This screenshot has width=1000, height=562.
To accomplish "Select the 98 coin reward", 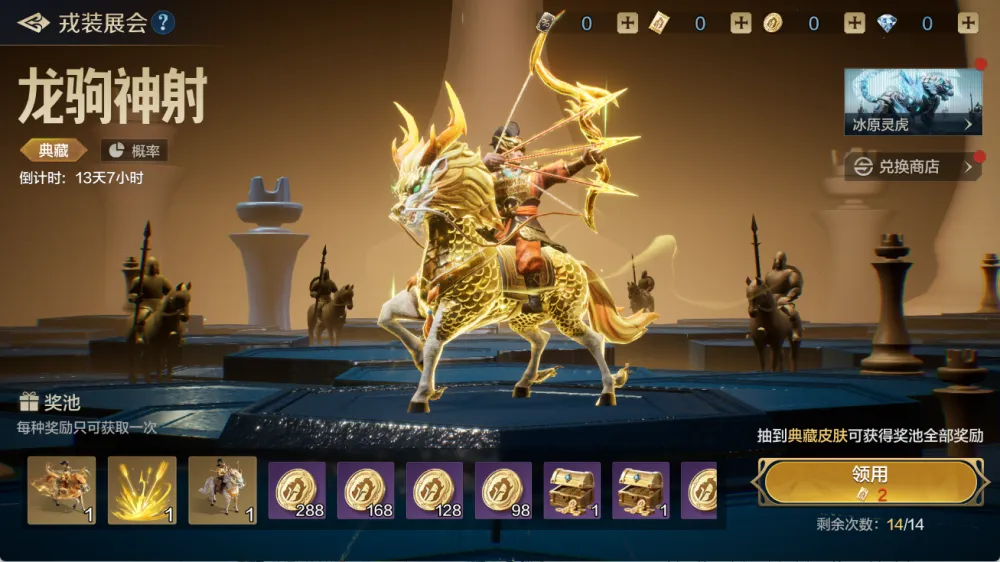I will pyautogui.click(x=503, y=490).
